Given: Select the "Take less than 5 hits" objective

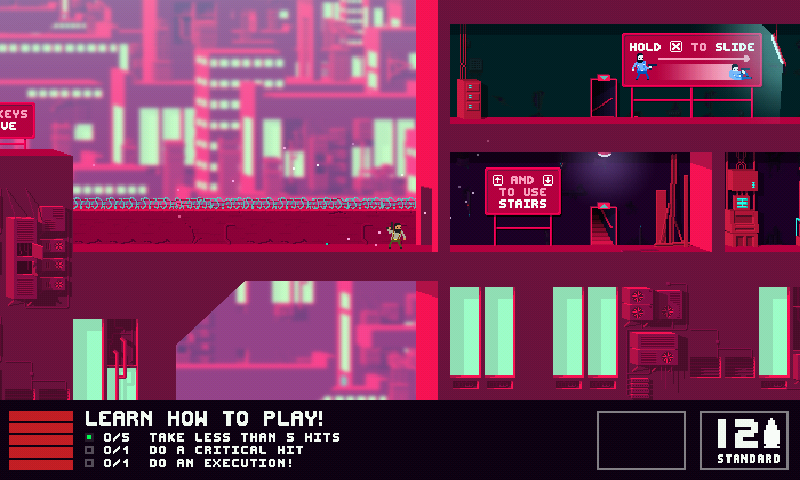Looking at the screenshot, I should coord(244,437).
